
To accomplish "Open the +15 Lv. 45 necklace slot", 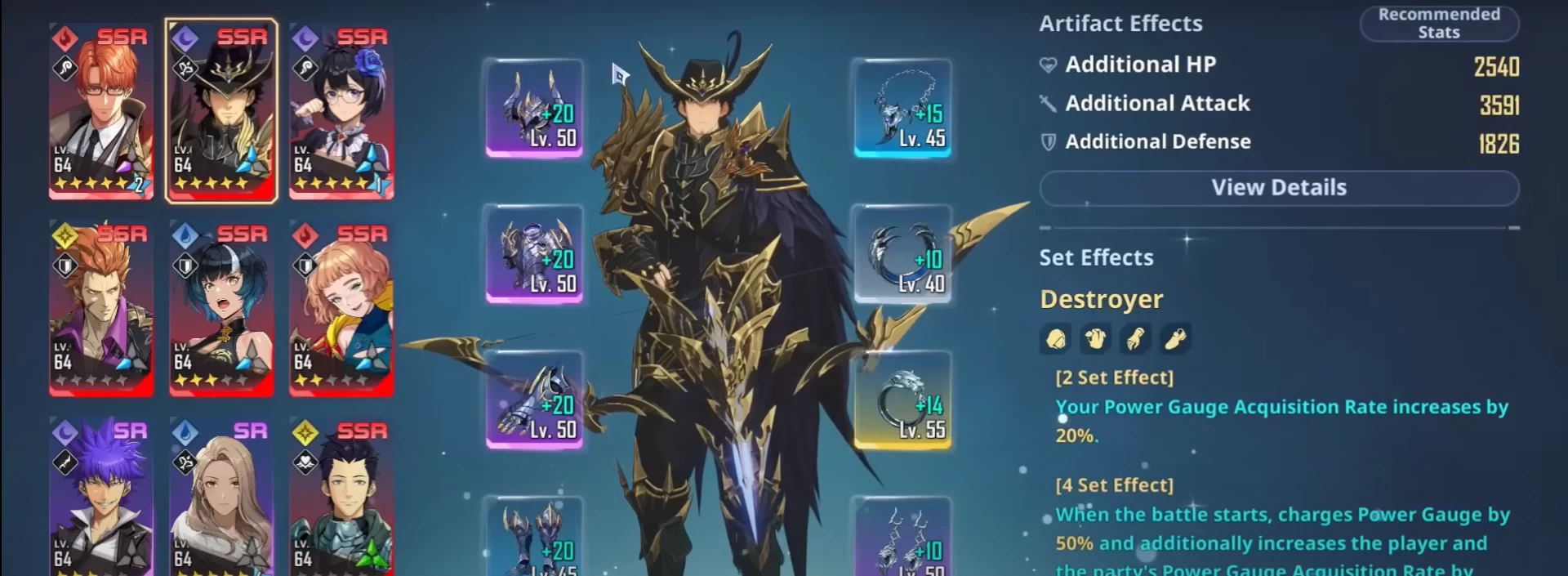I will coord(902,108).
